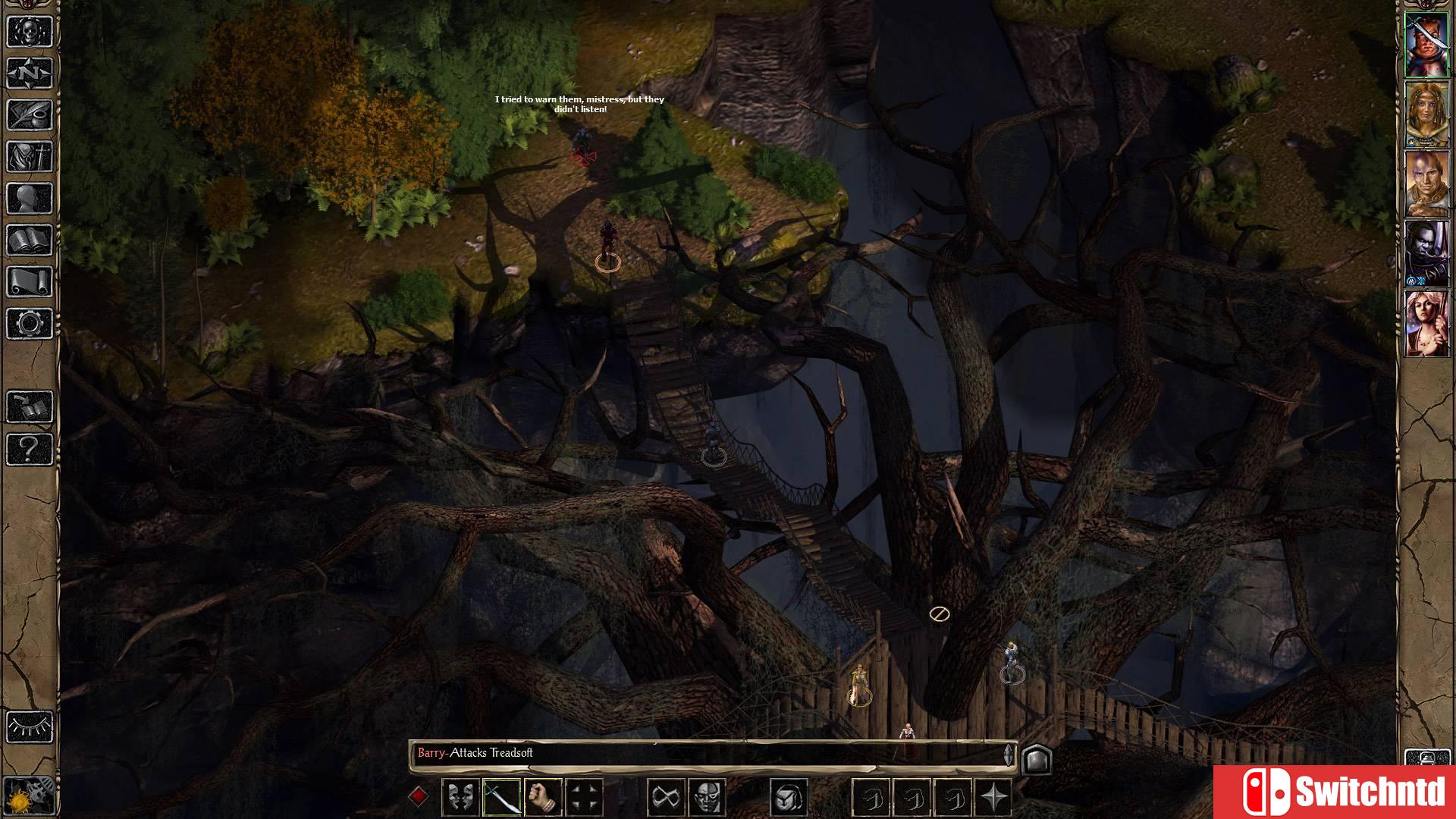Click the four-arrows formation button
Viewport: 1456px width, 819px height.
584,798
